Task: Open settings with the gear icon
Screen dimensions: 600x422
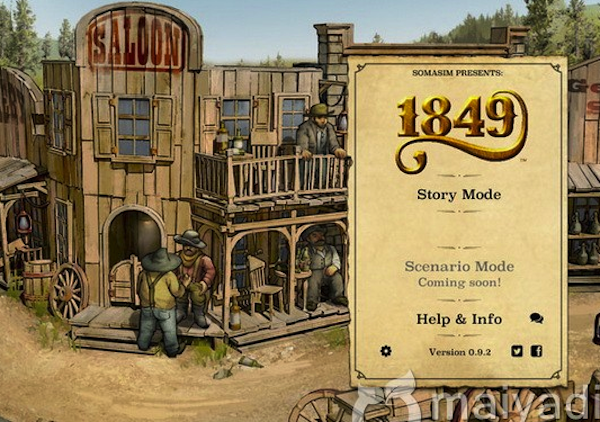Action: pos(386,351)
